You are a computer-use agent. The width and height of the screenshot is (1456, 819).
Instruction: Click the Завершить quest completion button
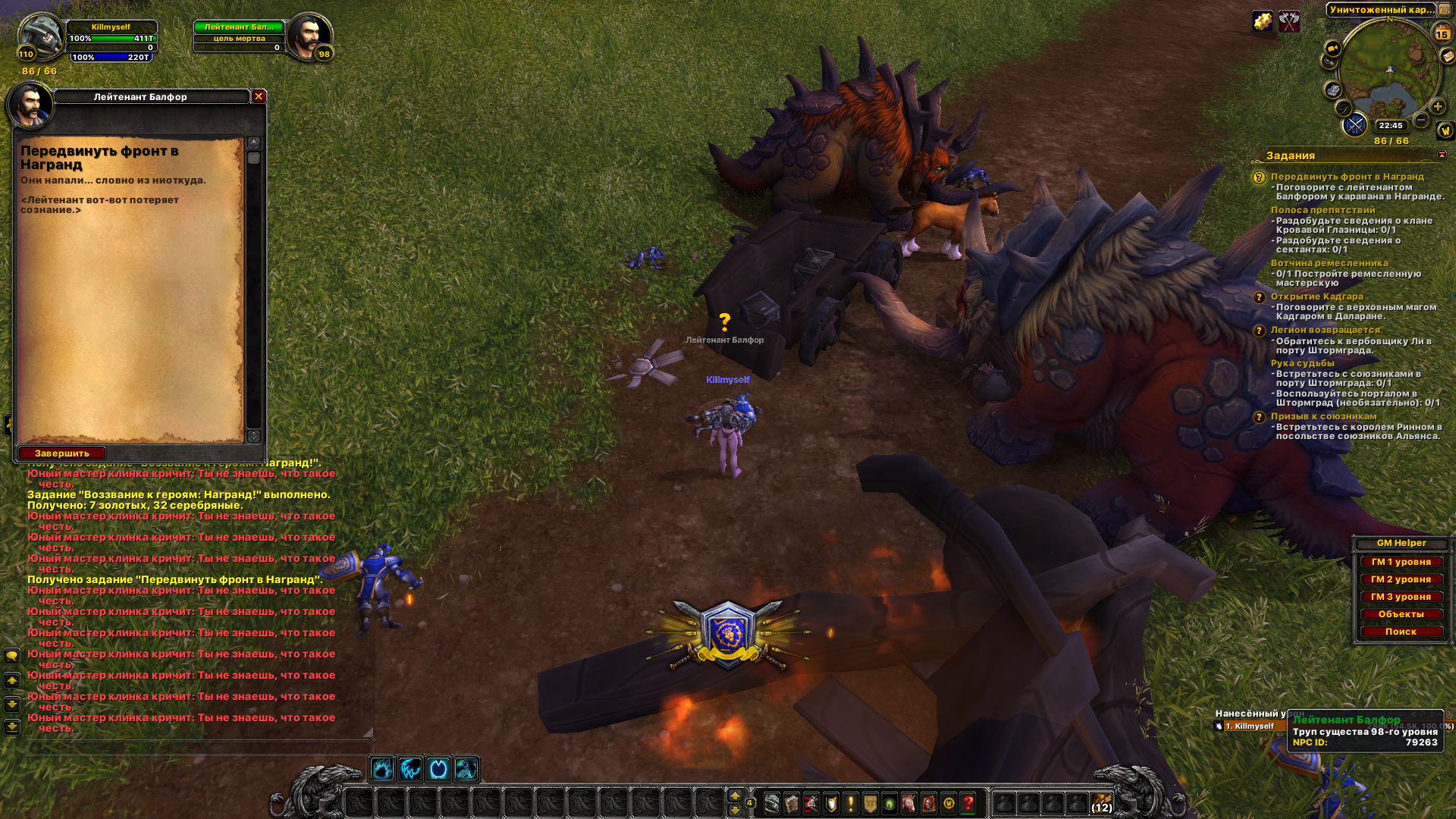(61, 453)
